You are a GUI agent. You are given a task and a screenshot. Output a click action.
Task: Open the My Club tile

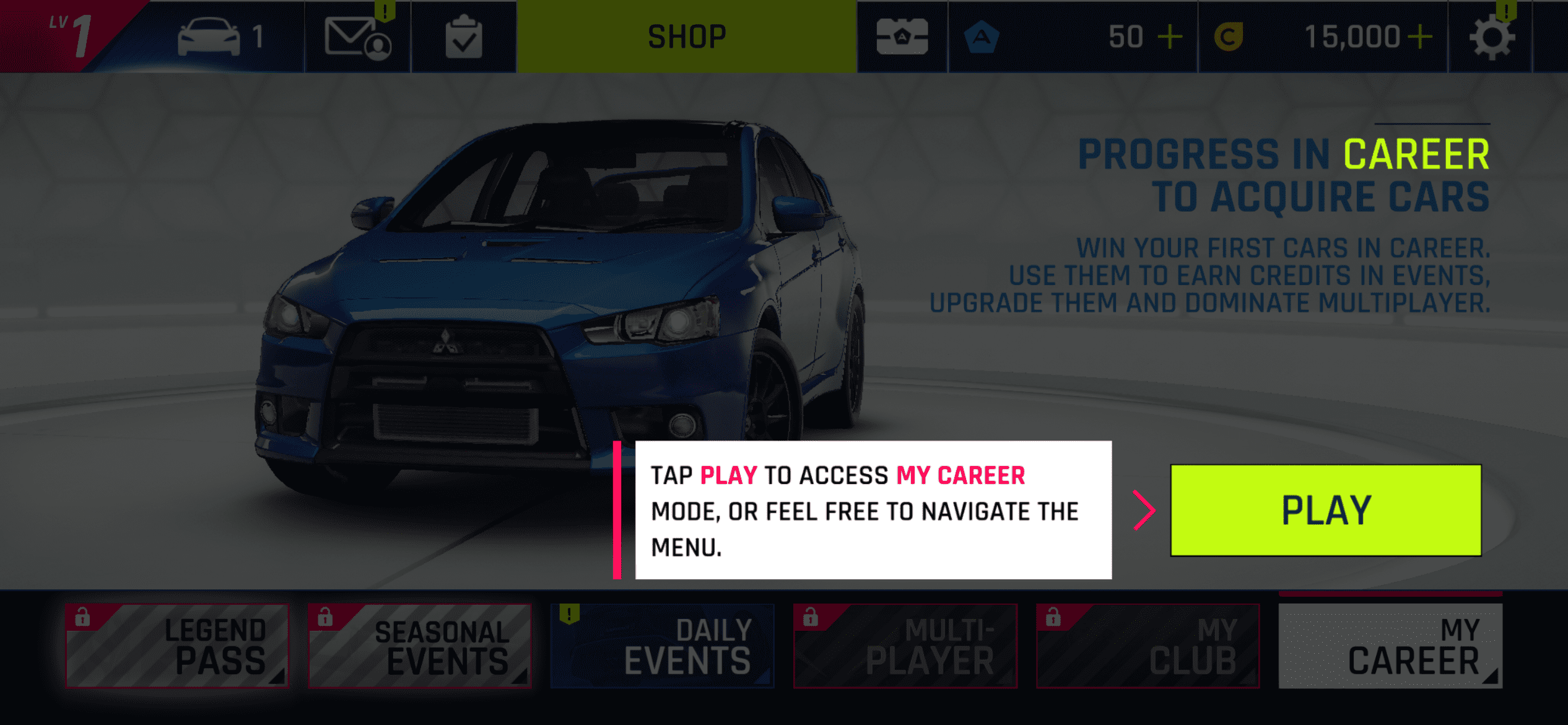coord(1148,646)
